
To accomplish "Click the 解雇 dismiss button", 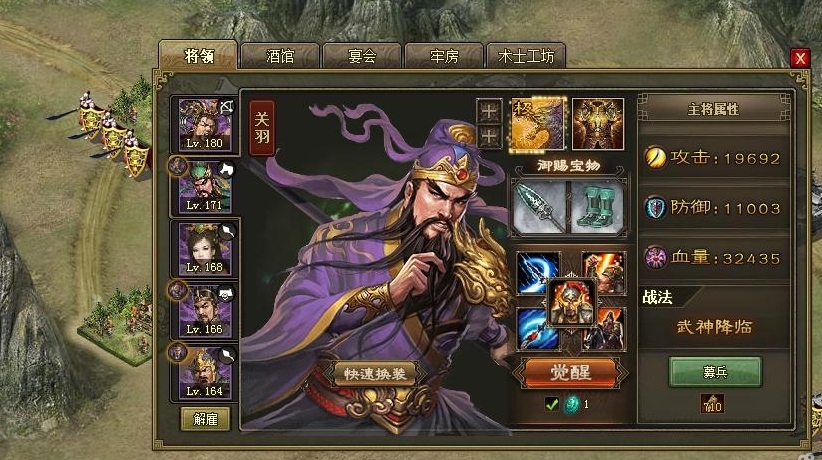I will (205, 418).
